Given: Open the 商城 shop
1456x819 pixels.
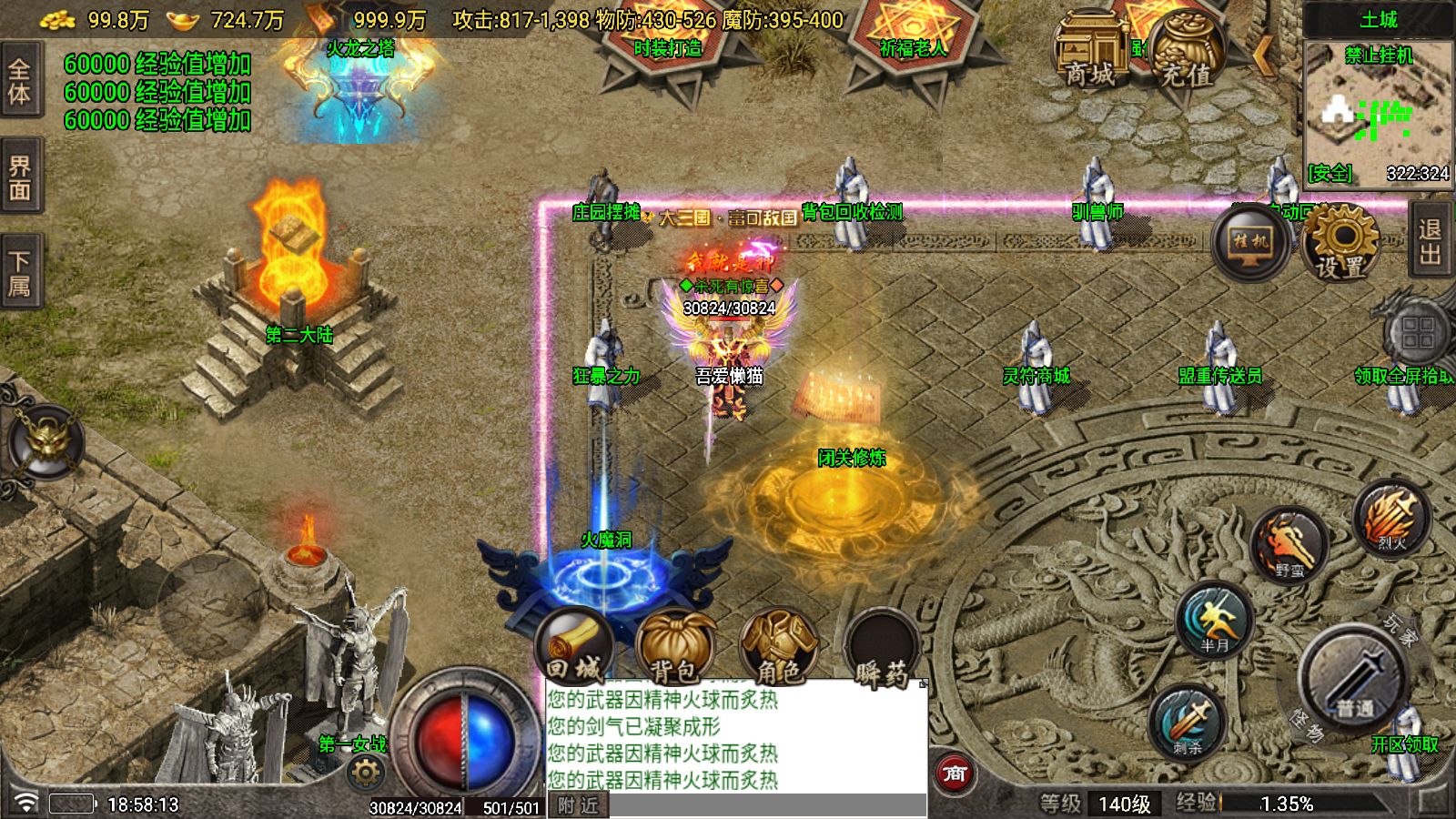Looking at the screenshot, I should [x=1089, y=53].
